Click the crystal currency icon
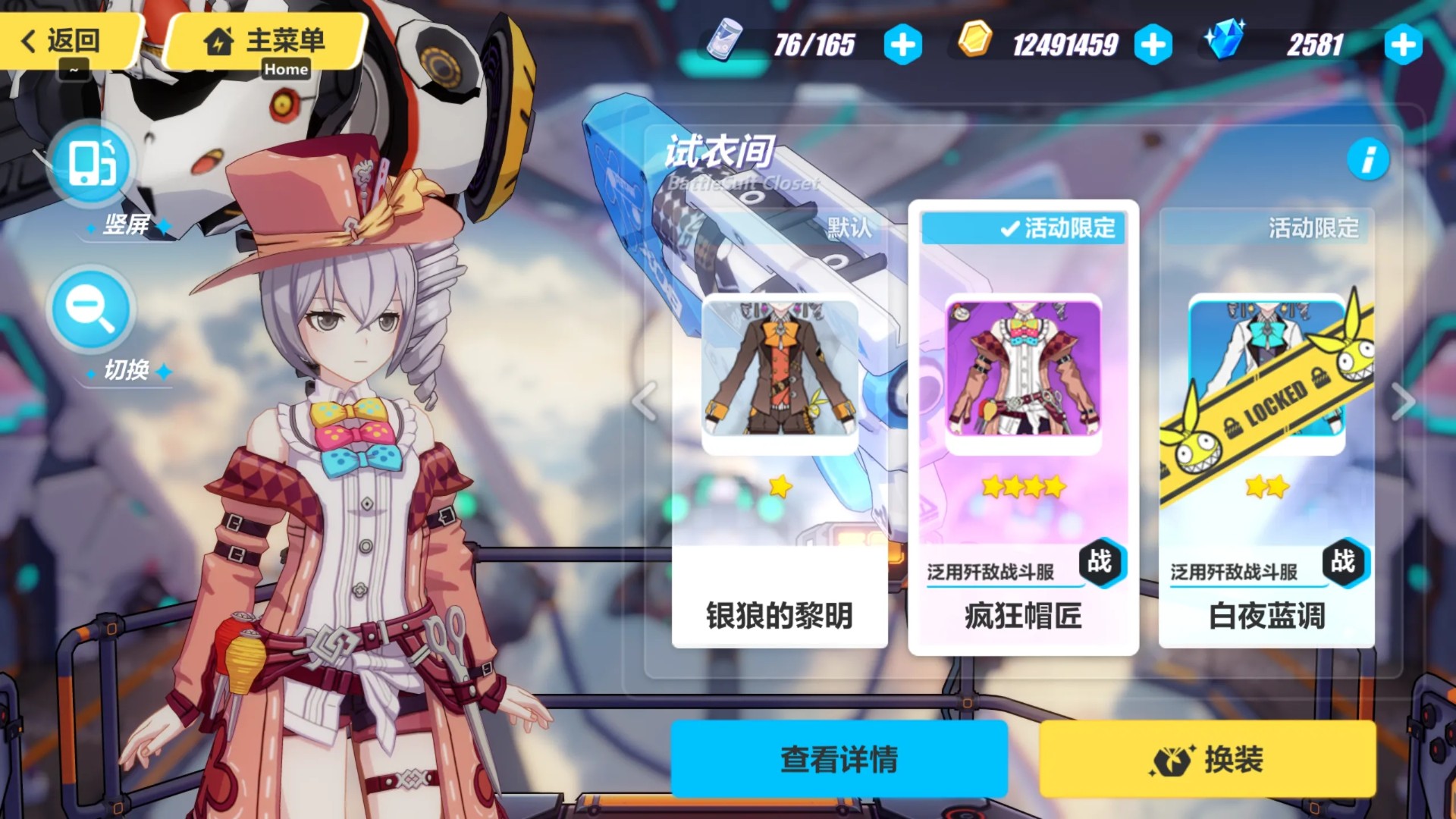Screen dimensions: 1456x819 [1224, 44]
